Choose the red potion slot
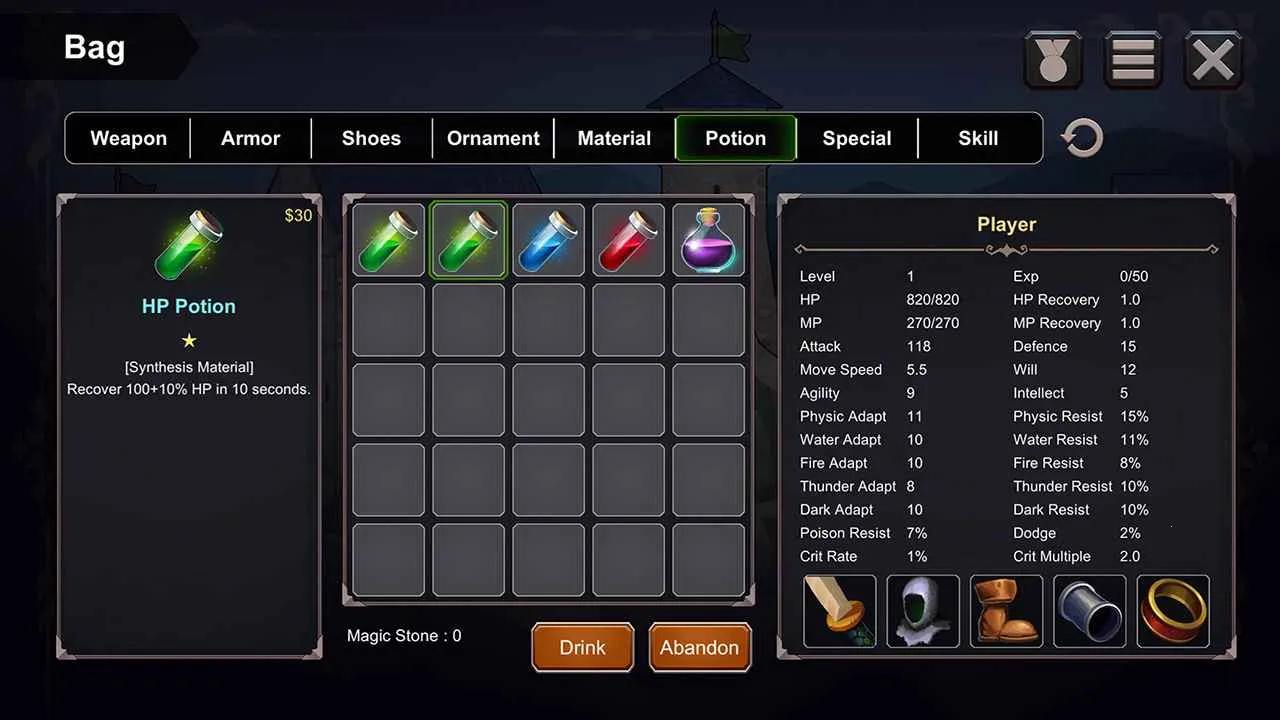The image size is (1280, 720). pyautogui.click(x=629, y=240)
